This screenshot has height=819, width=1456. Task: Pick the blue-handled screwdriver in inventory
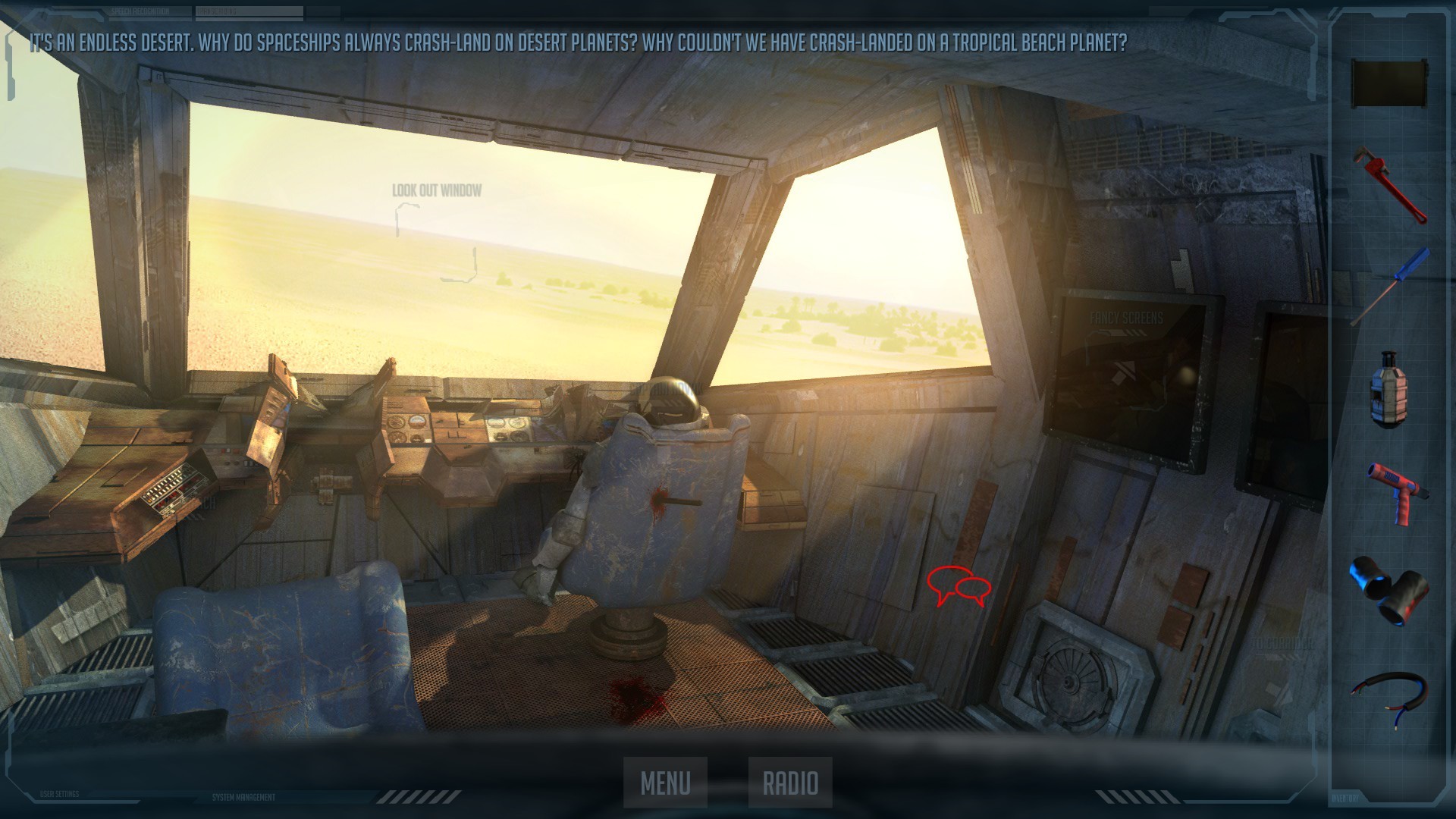coord(1390,286)
